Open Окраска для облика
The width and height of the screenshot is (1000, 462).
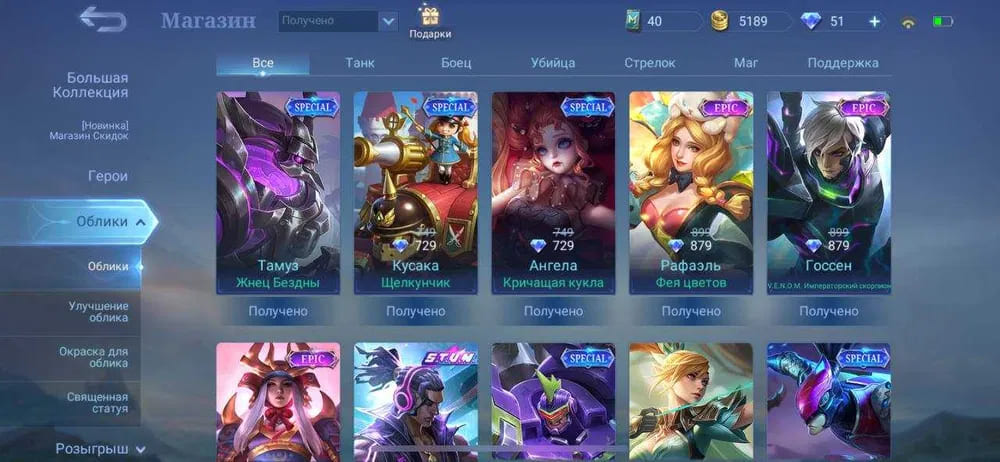point(98,356)
